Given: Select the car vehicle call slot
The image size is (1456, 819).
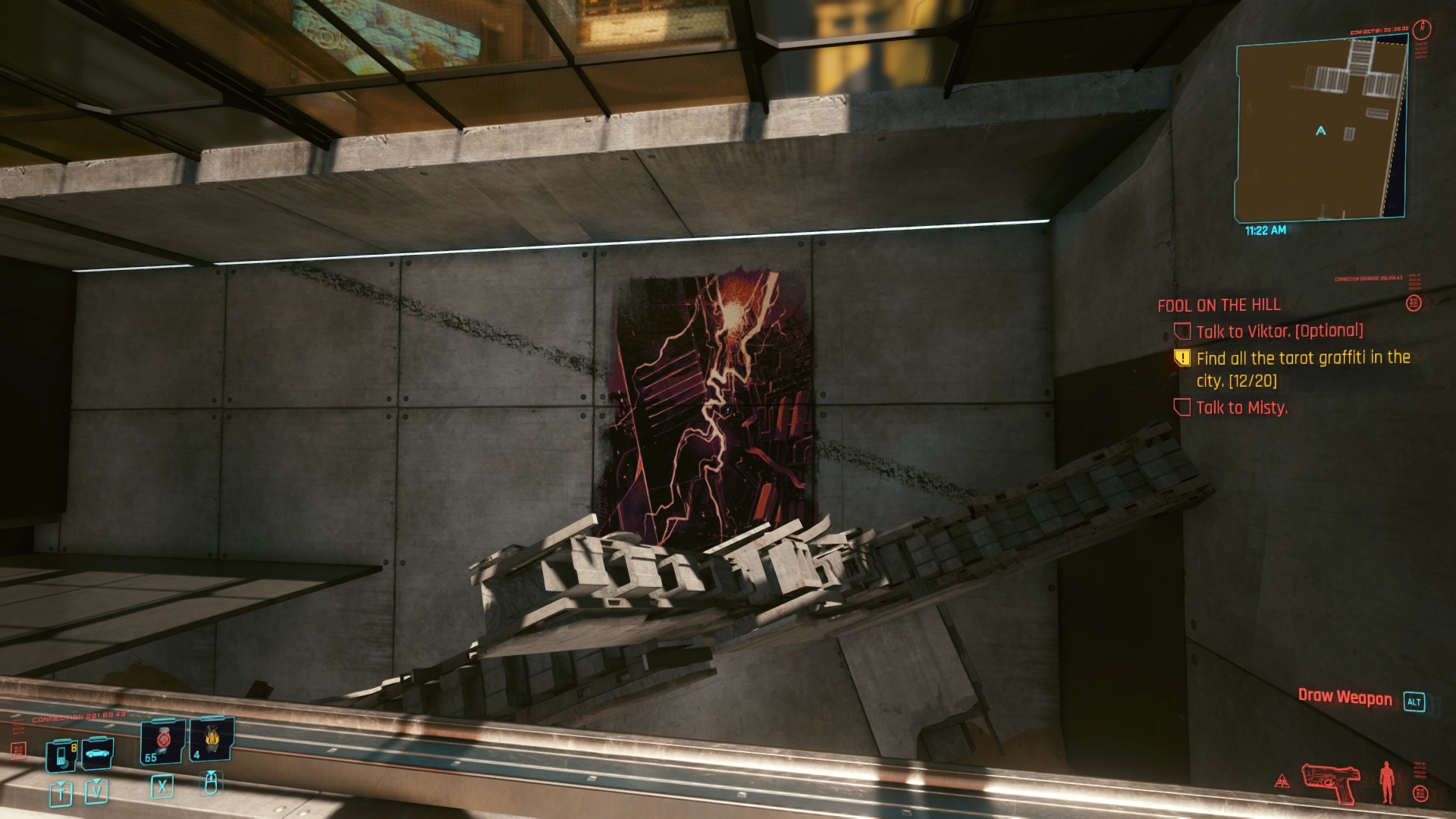Looking at the screenshot, I should point(97,753).
